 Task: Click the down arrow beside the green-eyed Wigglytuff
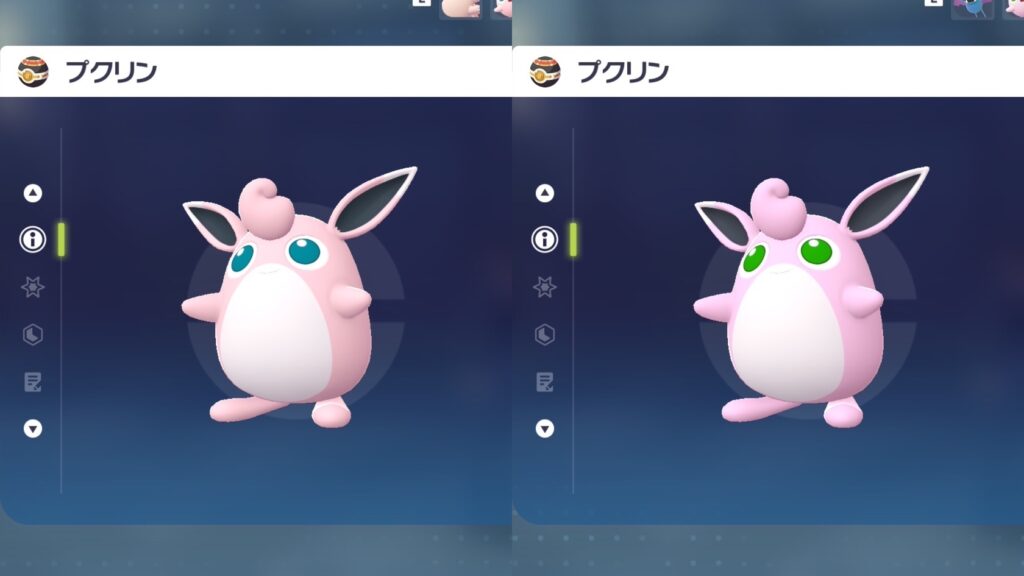coord(545,428)
